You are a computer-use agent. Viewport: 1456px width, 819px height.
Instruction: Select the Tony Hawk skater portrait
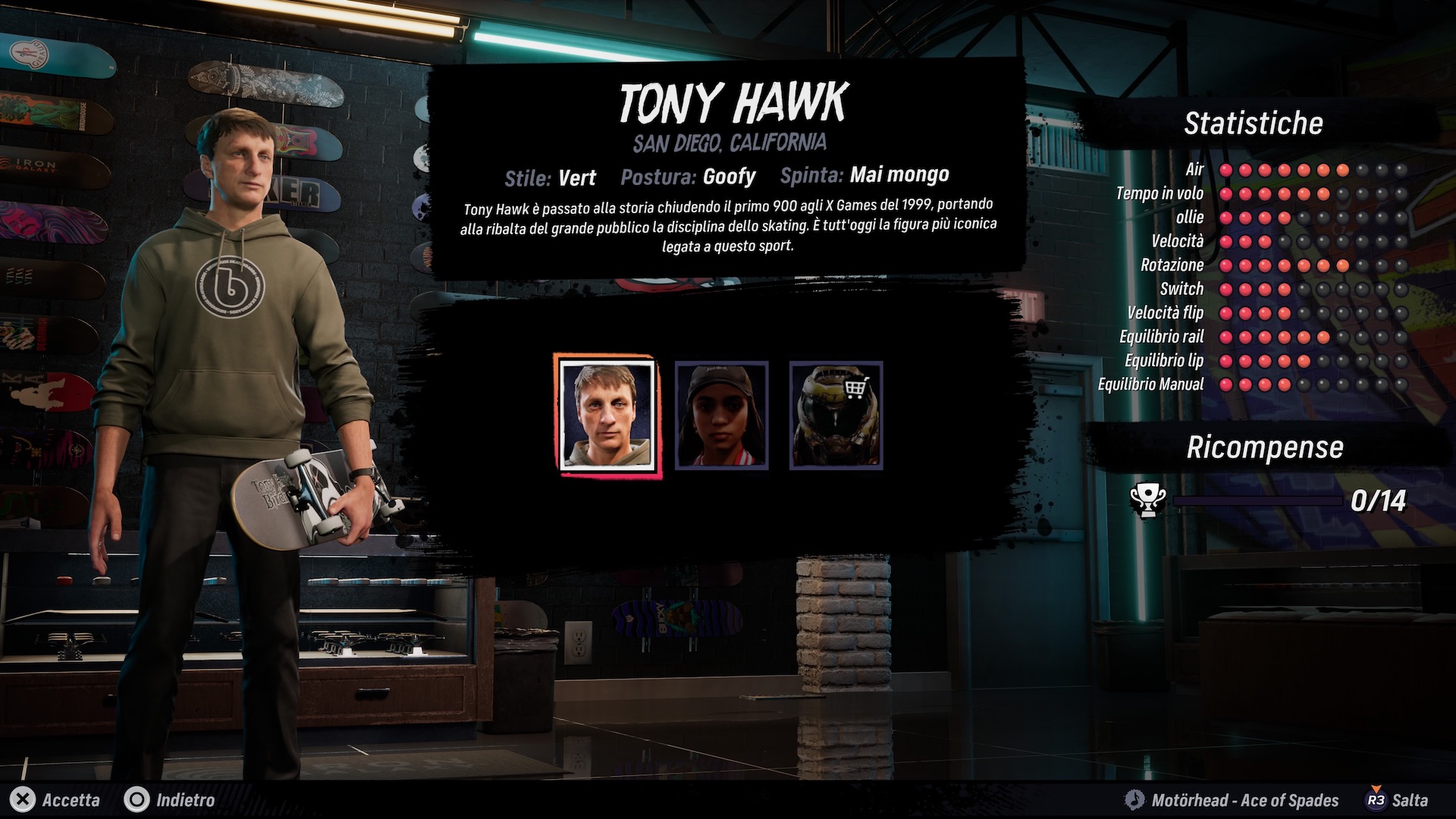click(607, 415)
